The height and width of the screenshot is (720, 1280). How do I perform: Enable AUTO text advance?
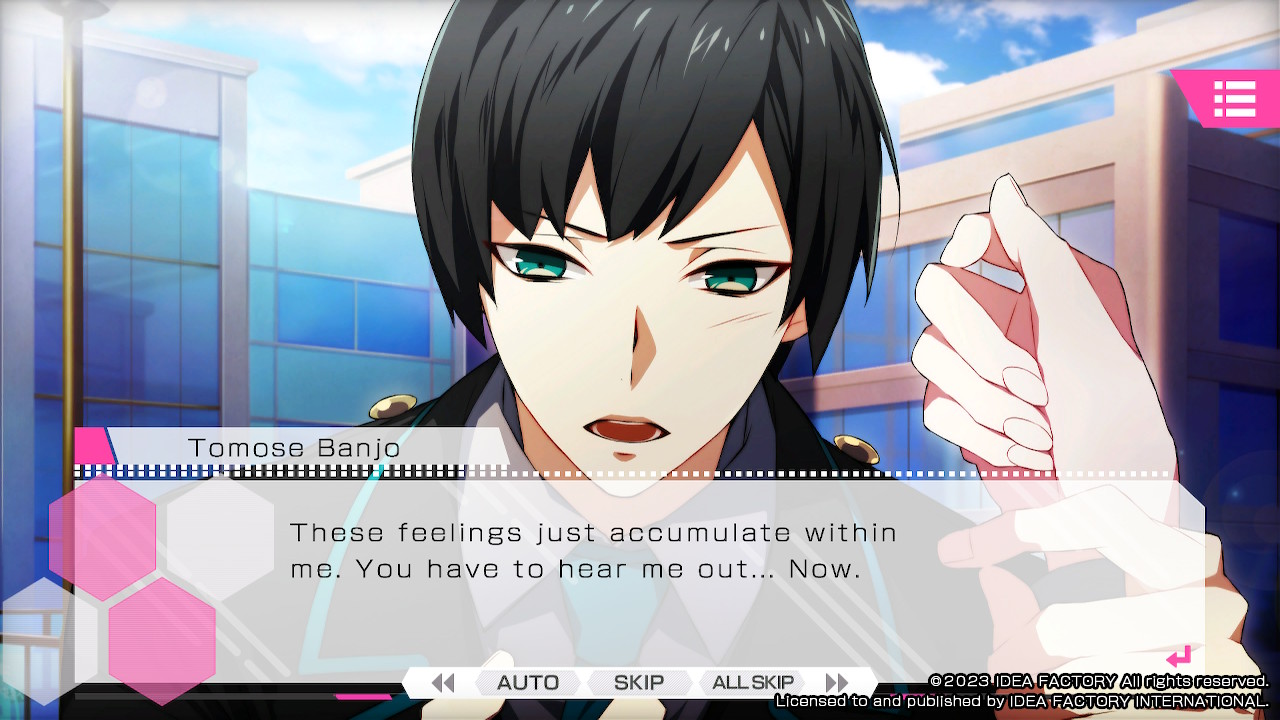527,683
